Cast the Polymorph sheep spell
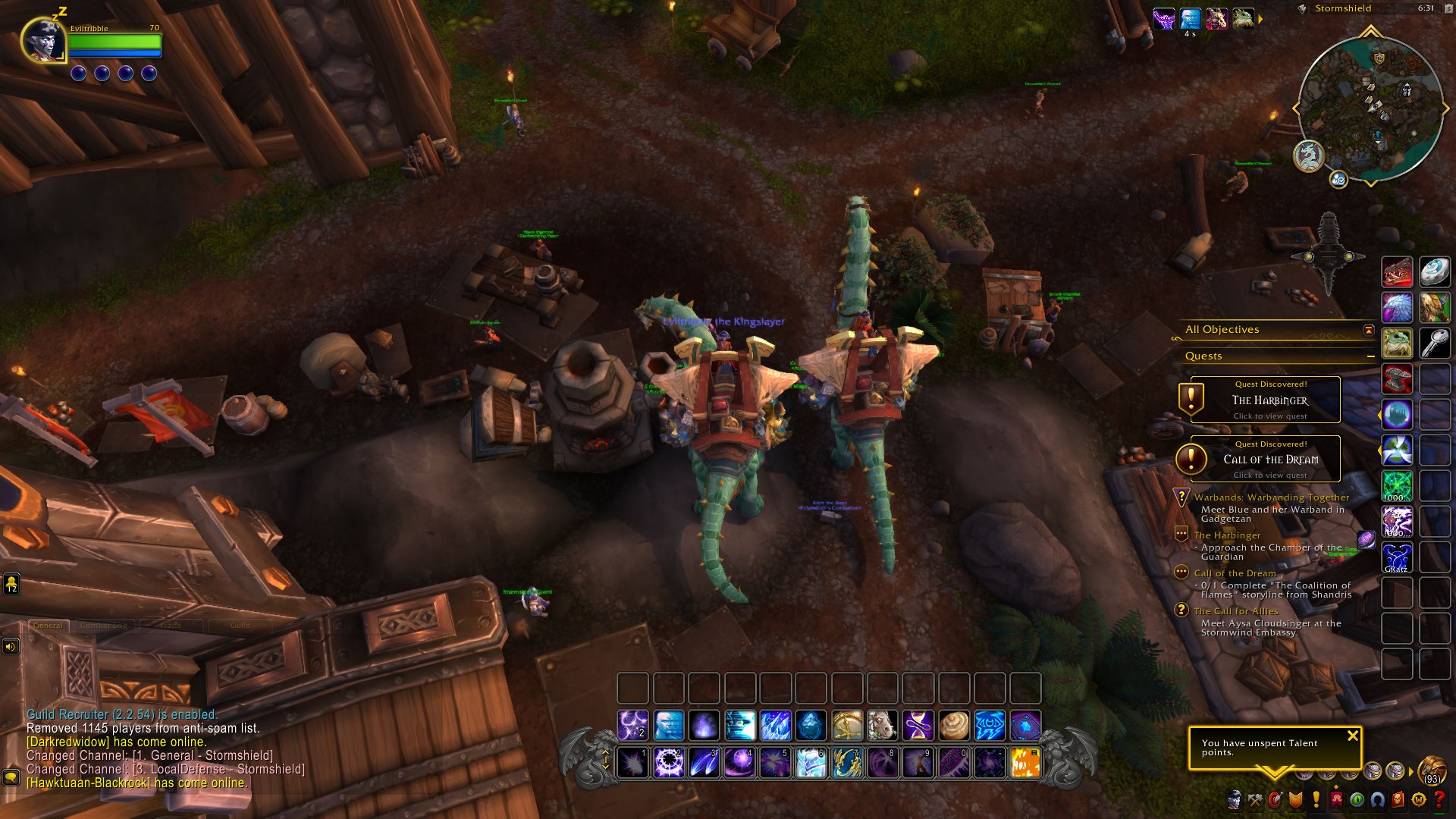The height and width of the screenshot is (819, 1456). (x=883, y=726)
